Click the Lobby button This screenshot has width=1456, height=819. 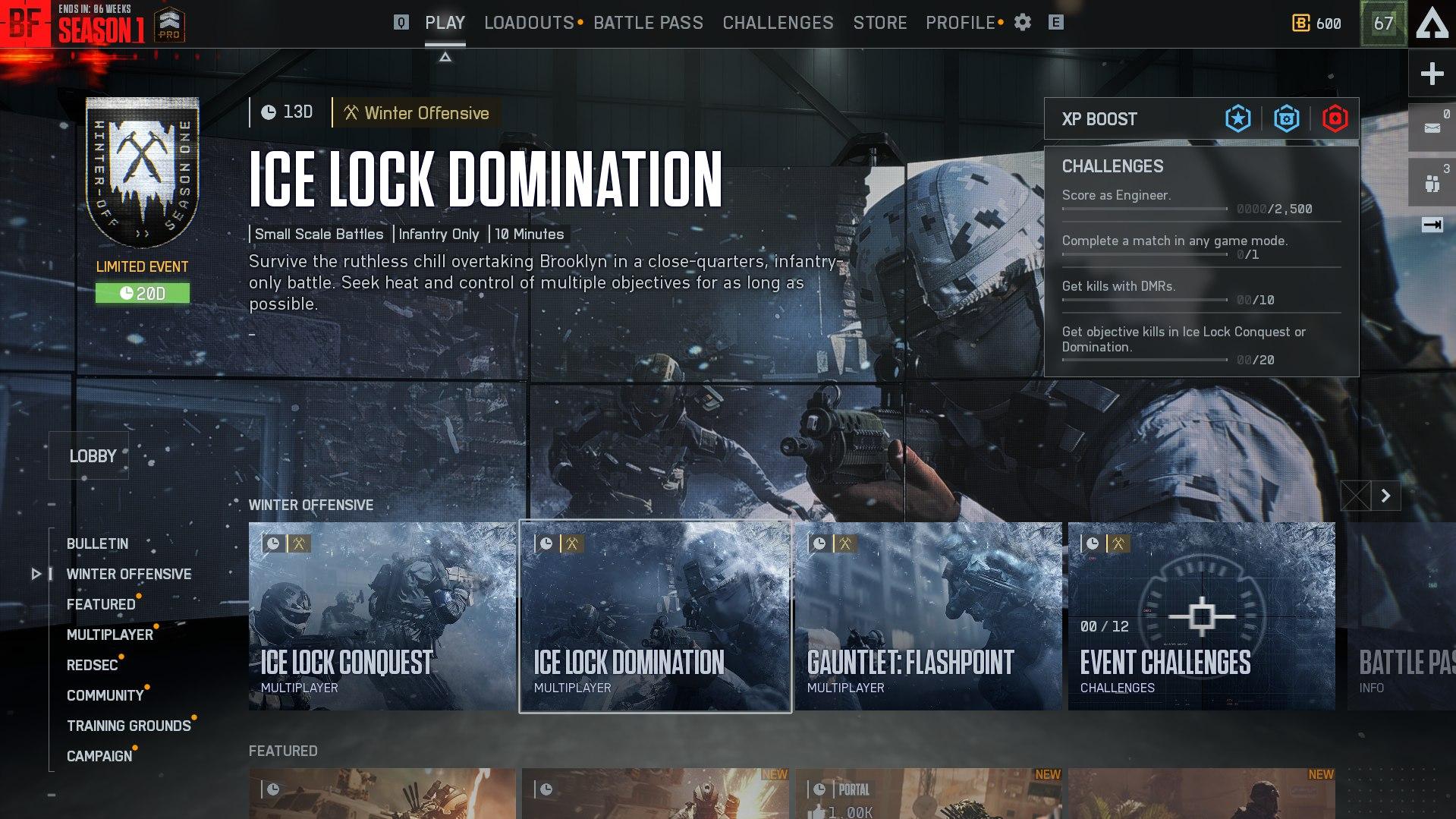[x=93, y=456]
